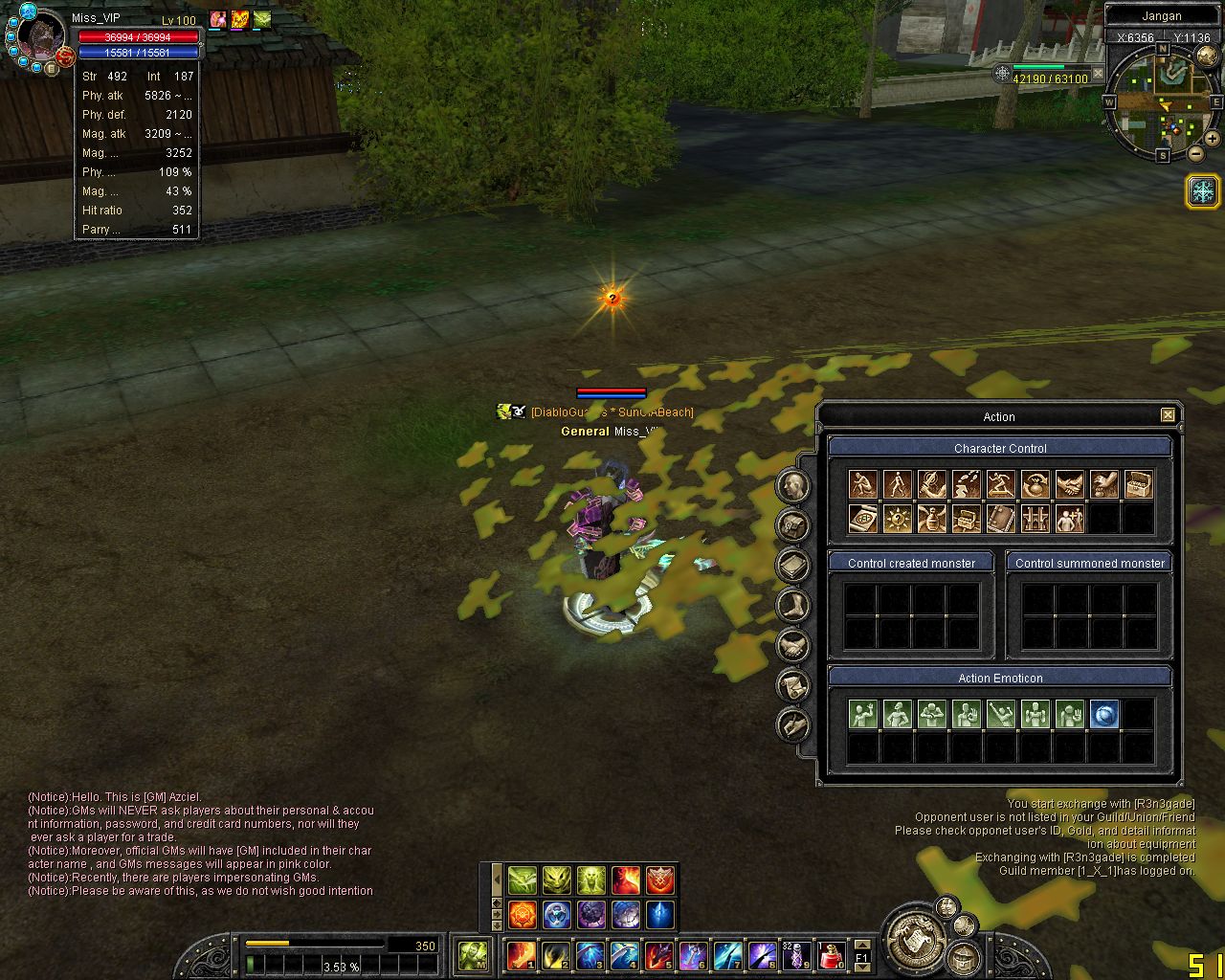Image resolution: width=1225 pixels, height=980 pixels.
Task: Click the snowflake icon below the minimap
Action: [1202, 191]
